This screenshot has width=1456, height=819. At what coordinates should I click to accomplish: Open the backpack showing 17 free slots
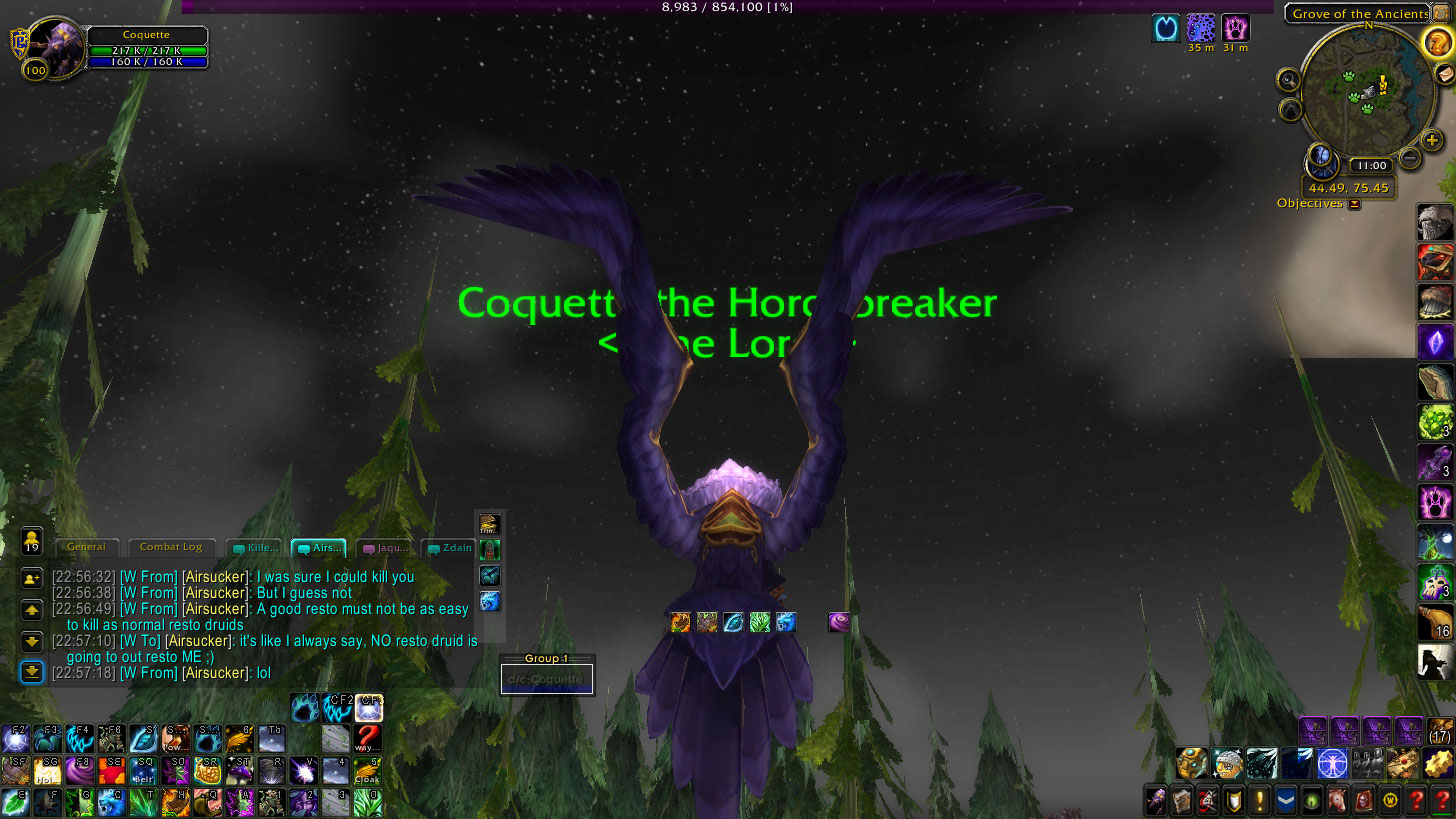click(x=1439, y=731)
